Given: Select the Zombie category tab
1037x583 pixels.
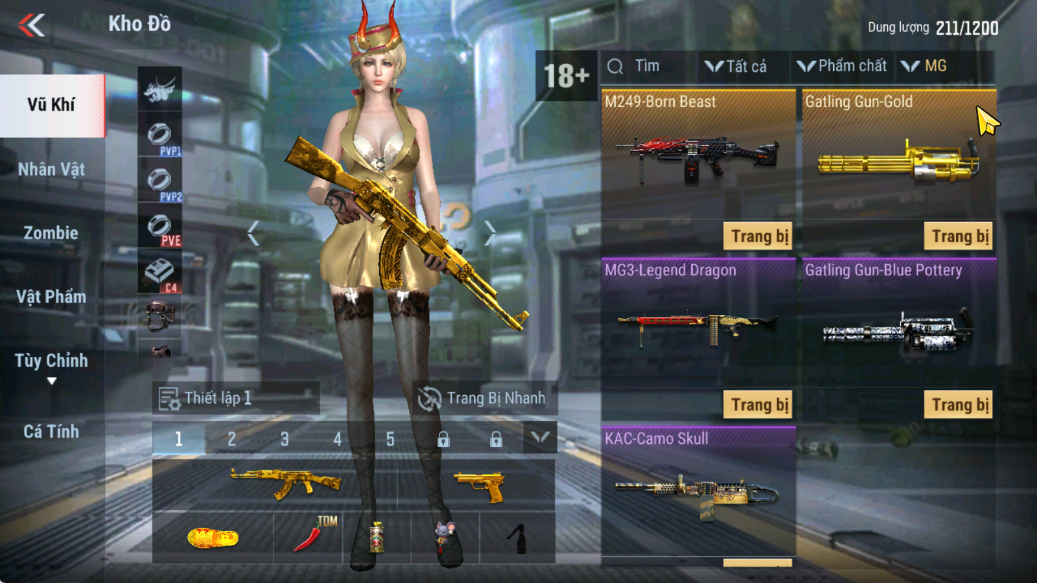Looking at the screenshot, I should [51, 233].
